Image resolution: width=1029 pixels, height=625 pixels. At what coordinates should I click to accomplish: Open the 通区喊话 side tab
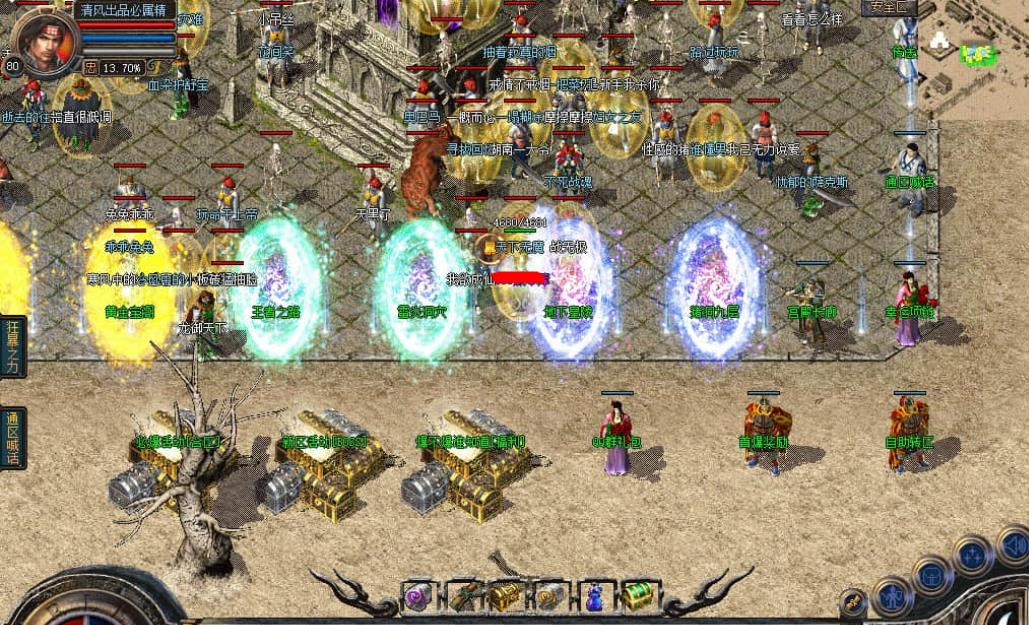point(13,438)
